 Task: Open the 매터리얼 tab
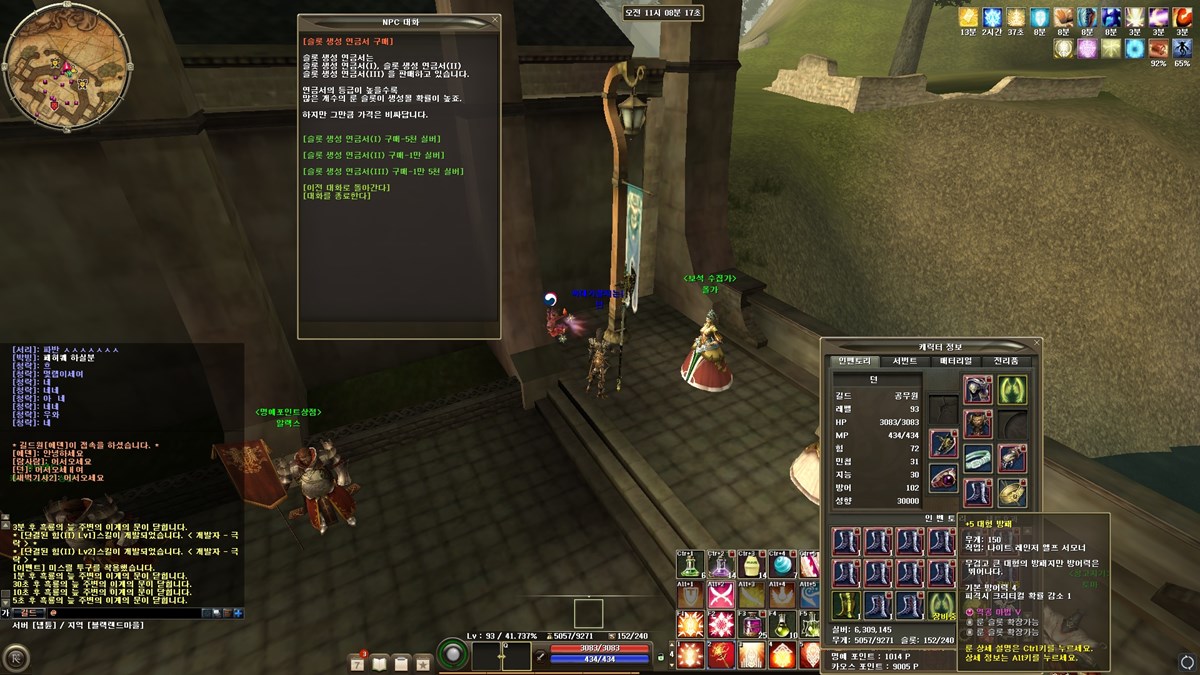pos(955,361)
